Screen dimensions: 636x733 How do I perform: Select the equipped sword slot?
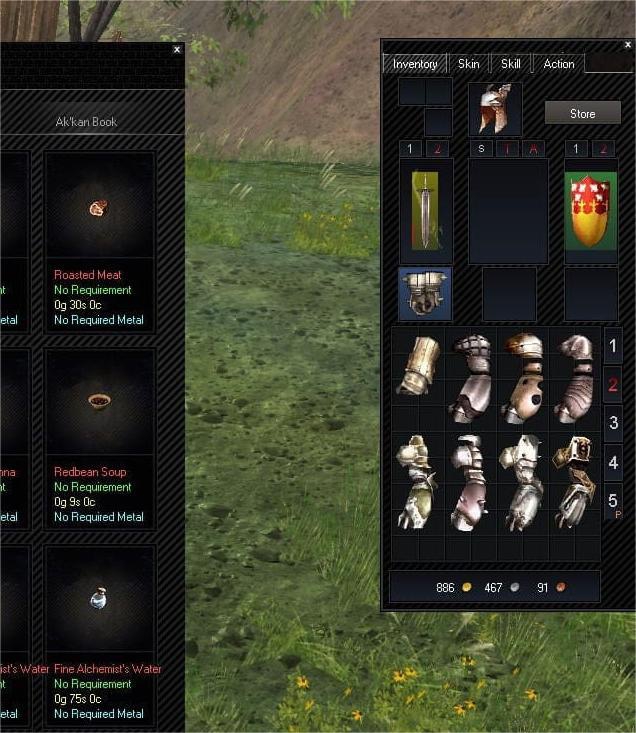pyautogui.click(x=426, y=211)
